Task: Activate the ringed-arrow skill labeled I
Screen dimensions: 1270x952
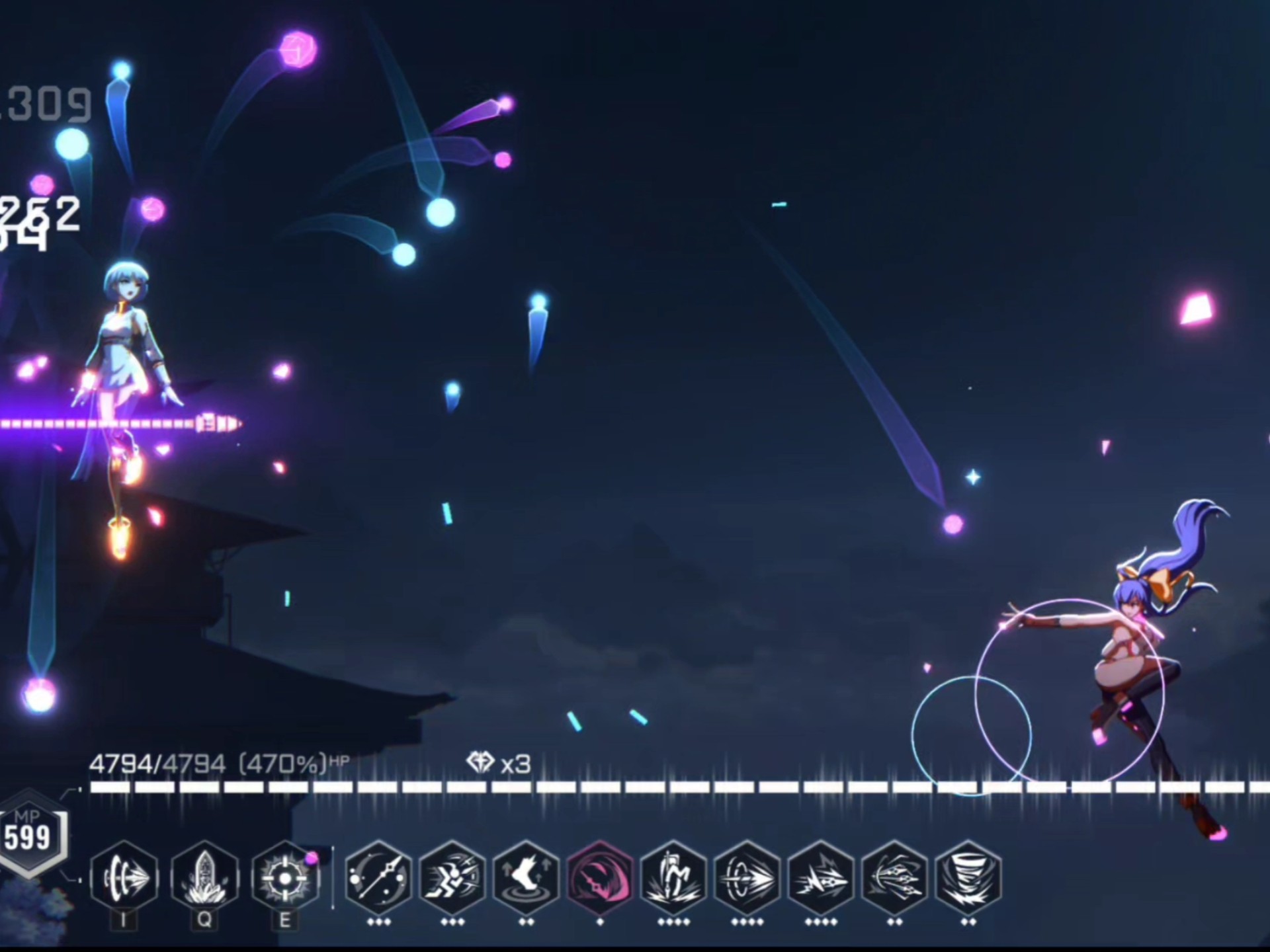Action: [124, 877]
